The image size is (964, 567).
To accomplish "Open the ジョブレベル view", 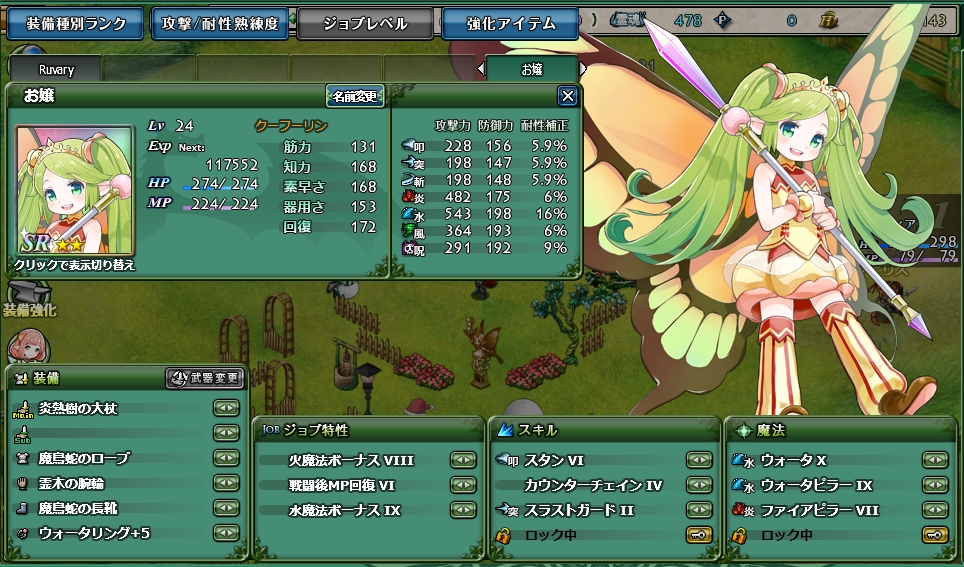I will pyautogui.click(x=365, y=23).
